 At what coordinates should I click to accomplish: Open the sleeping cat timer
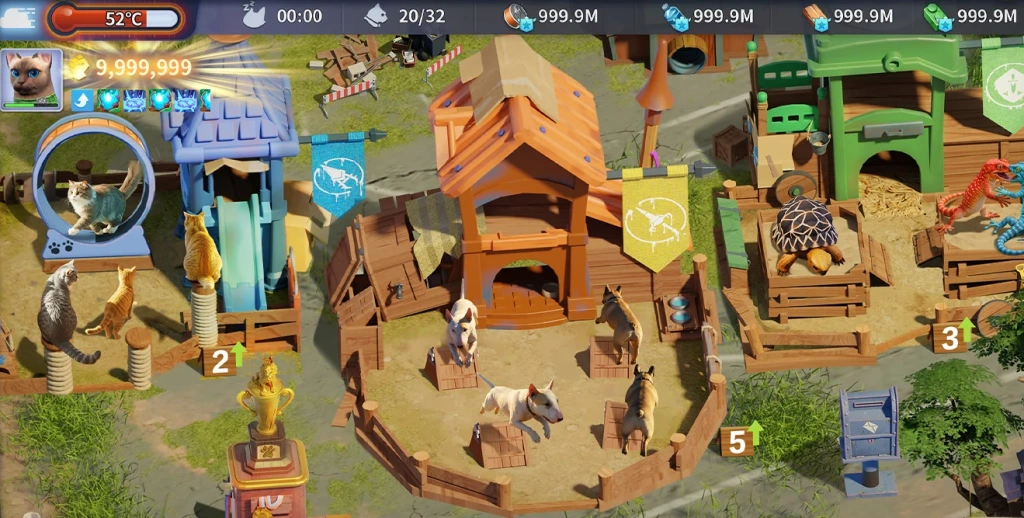click(284, 16)
